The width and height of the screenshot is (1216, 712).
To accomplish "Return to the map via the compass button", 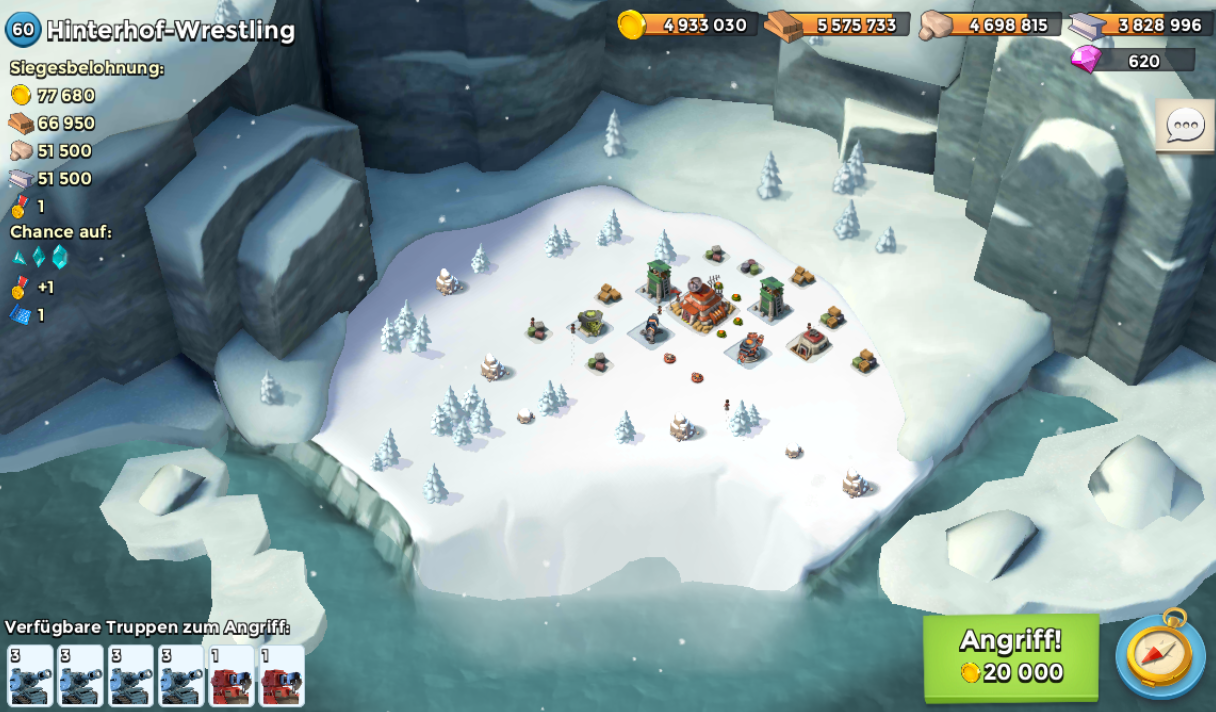I will coord(1160,655).
